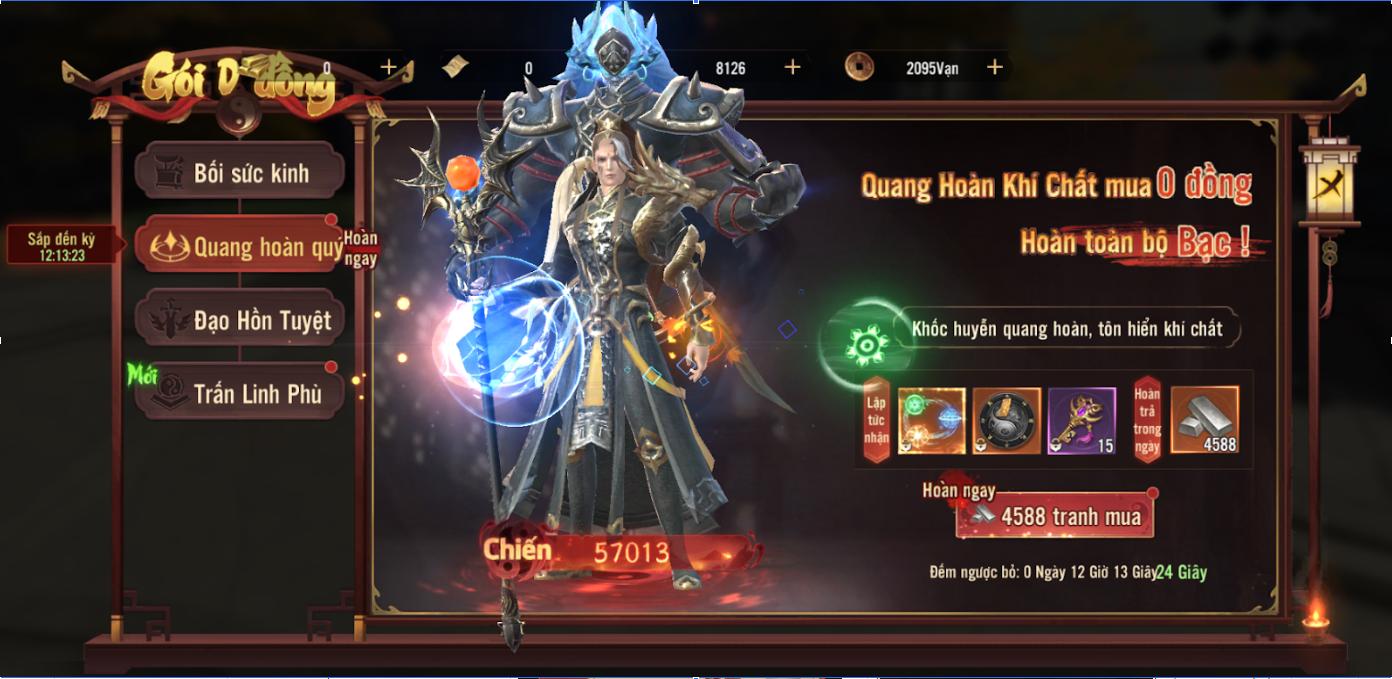Check the golden key reward slot
1392x679 pixels.
(x=1082, y=421)
